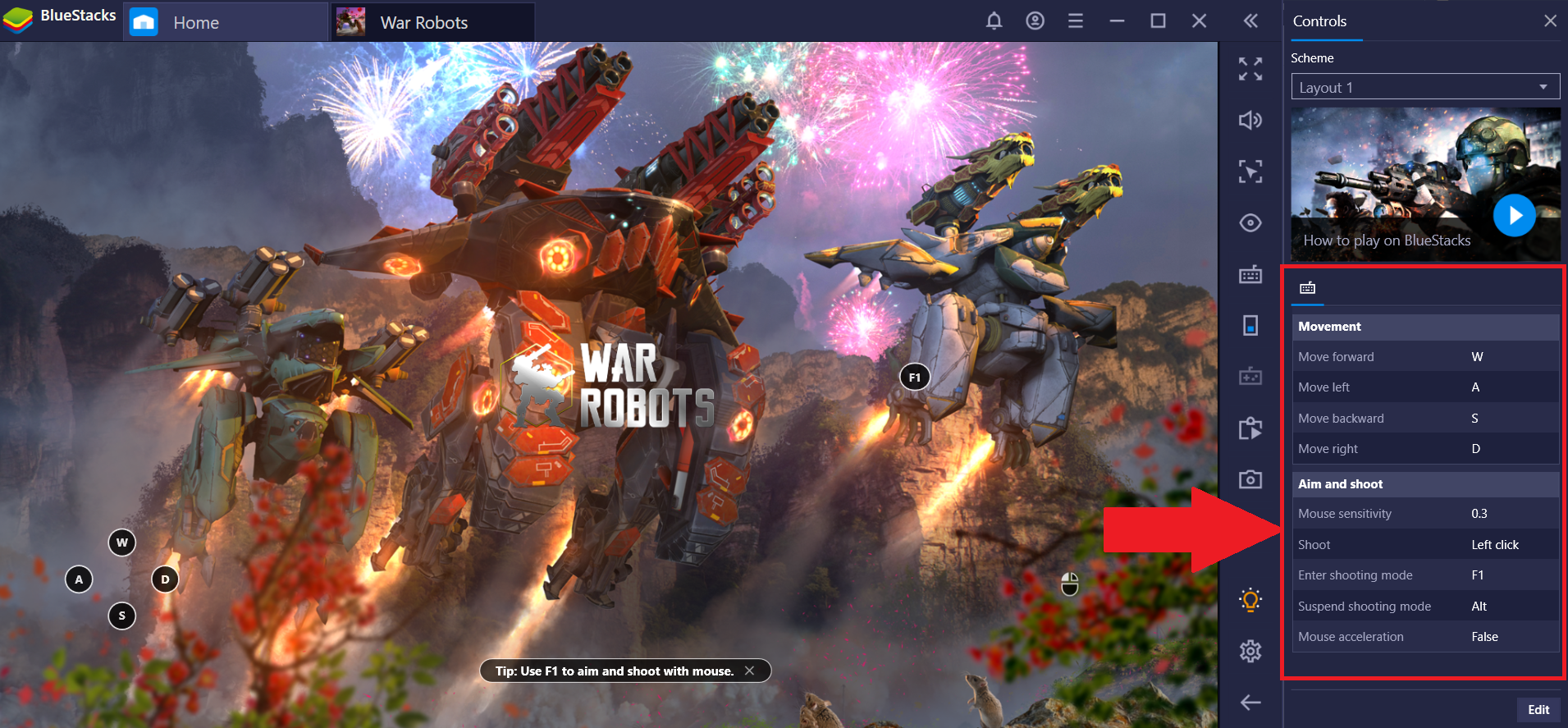Open the sidebar settings gear
The image size is (1568, 728).
(1250, 652)
